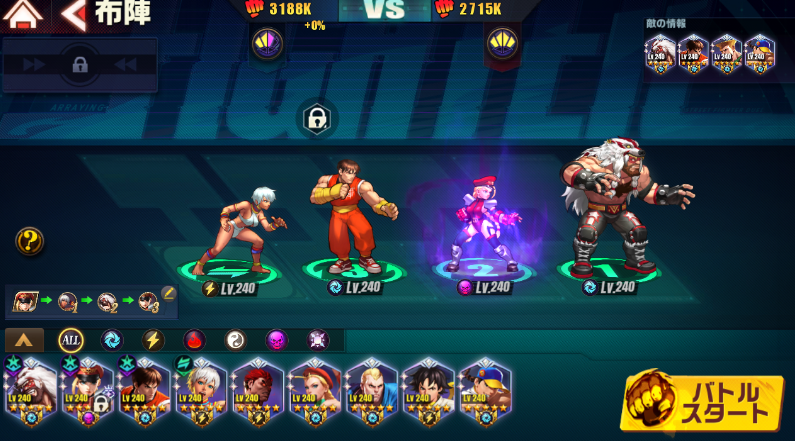795x441 pixels.
Task: View the enemy's yellow fan formation icon
Action: coord(500,43)
